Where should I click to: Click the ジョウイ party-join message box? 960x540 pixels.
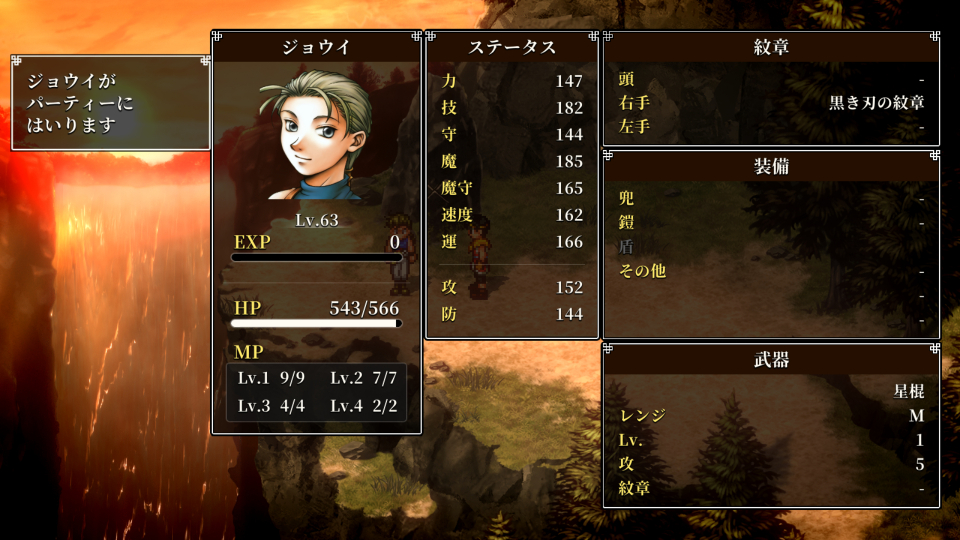tap(110, 103)
